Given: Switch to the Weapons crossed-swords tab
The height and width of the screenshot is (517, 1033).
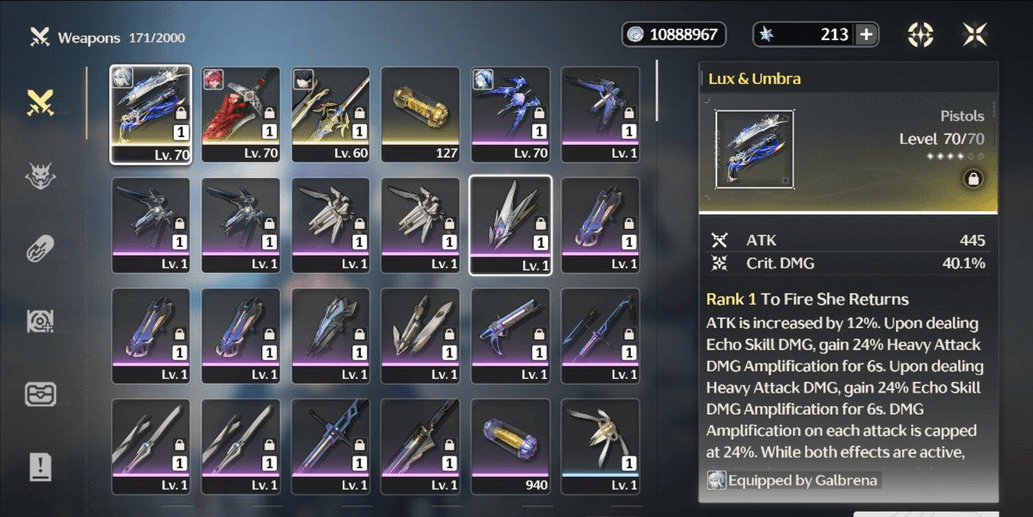Looking at the screenshot, I should coord(40,101).
